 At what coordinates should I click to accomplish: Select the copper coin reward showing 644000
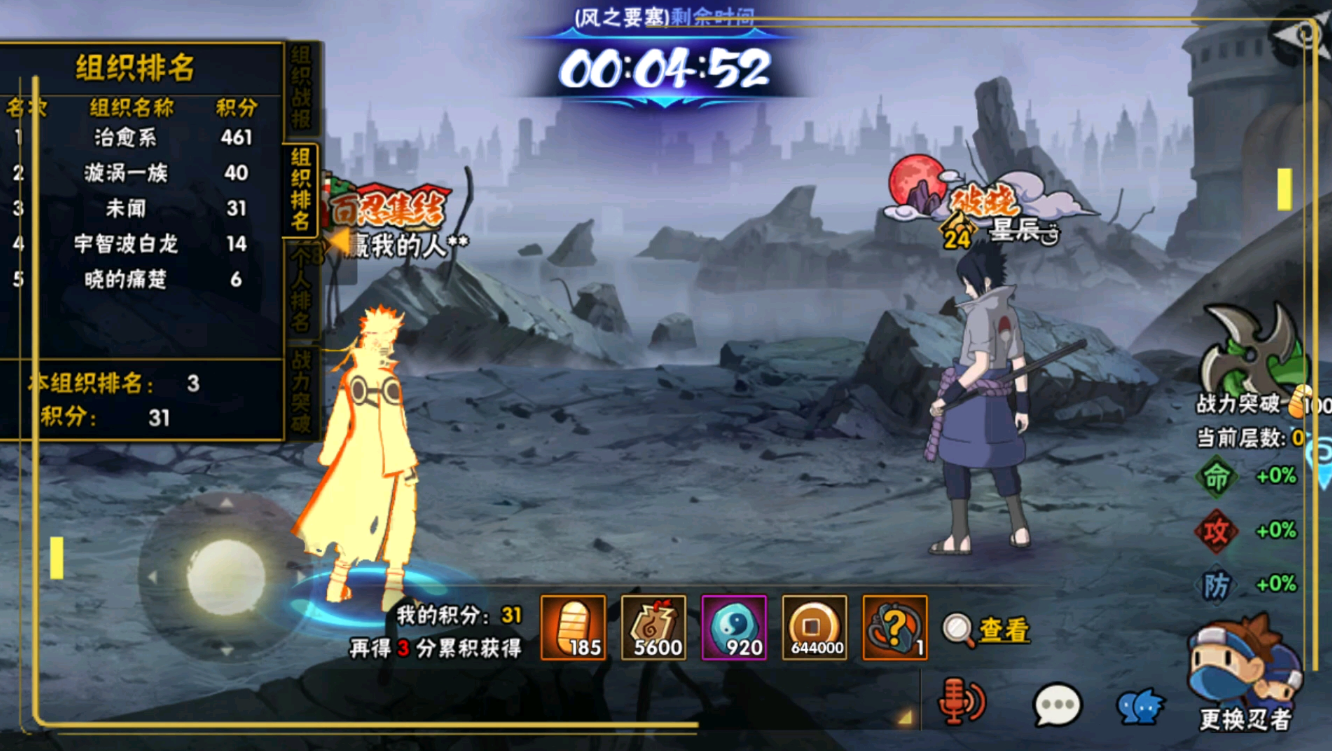click(814, 628)
